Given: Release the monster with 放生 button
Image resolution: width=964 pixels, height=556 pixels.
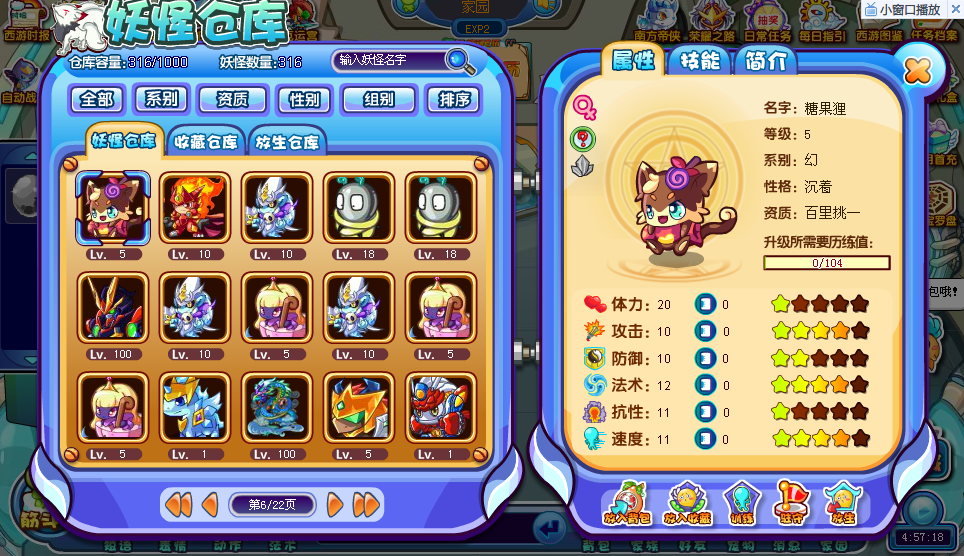Looking at the screenshot, I should (x=842, y=504).
